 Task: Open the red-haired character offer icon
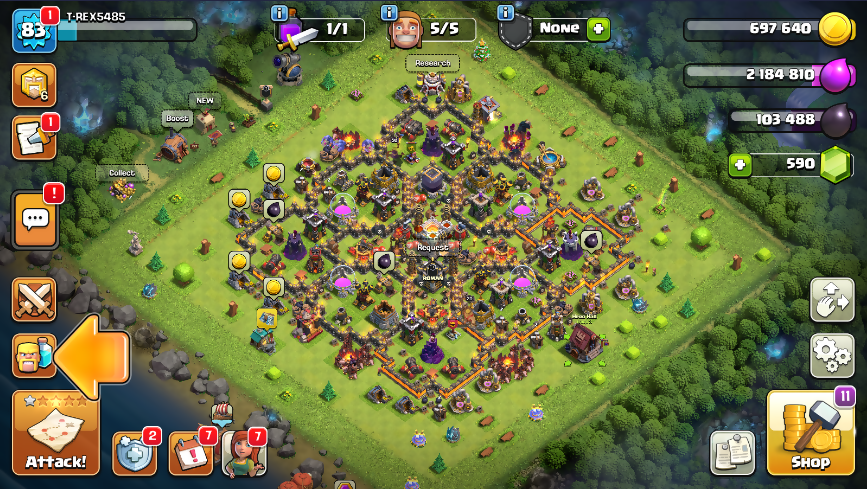pos(243,454)
